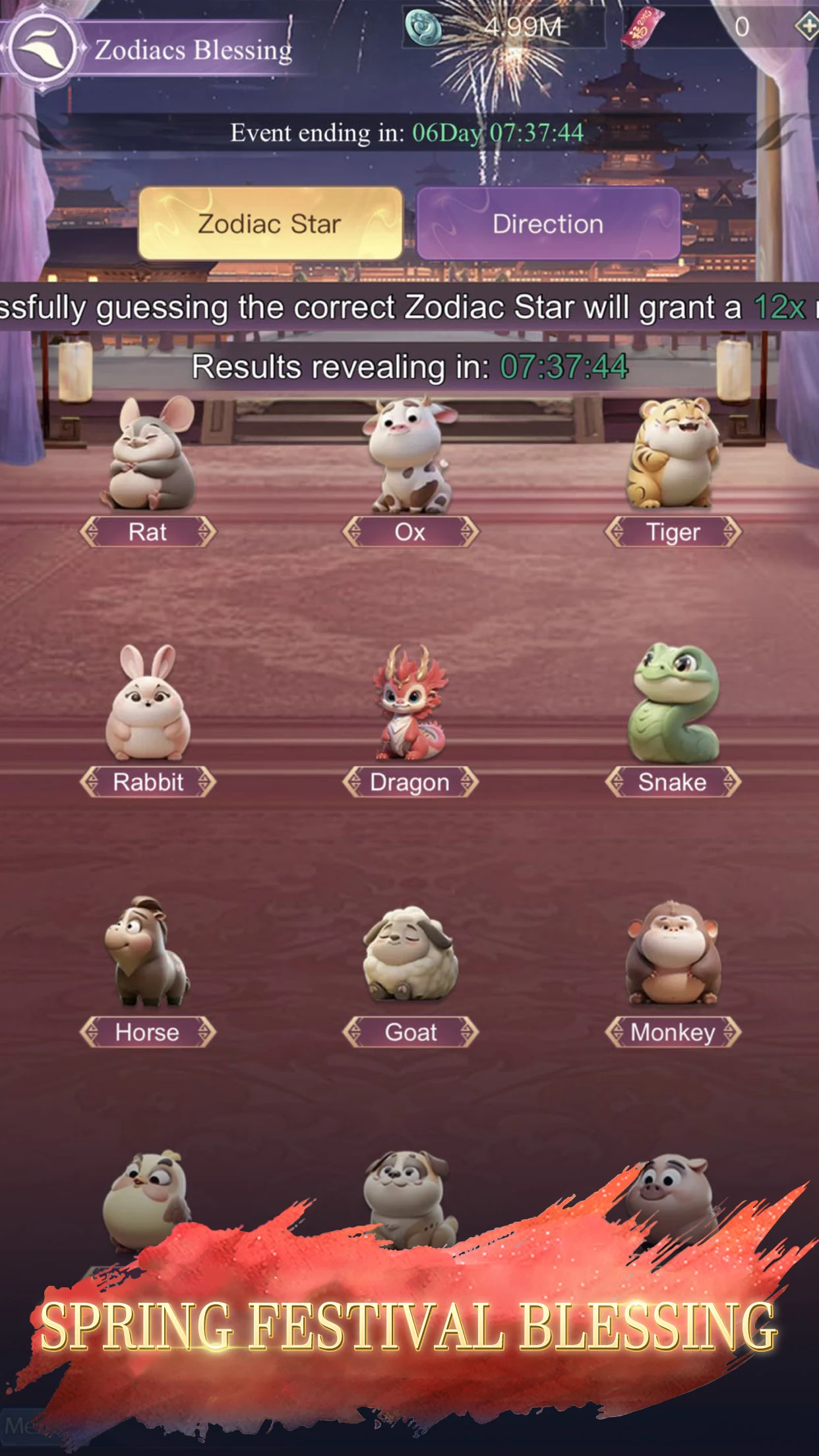Choose the Snake zodiac
The height and width of the screenshot is (1456, 819).
673,709
